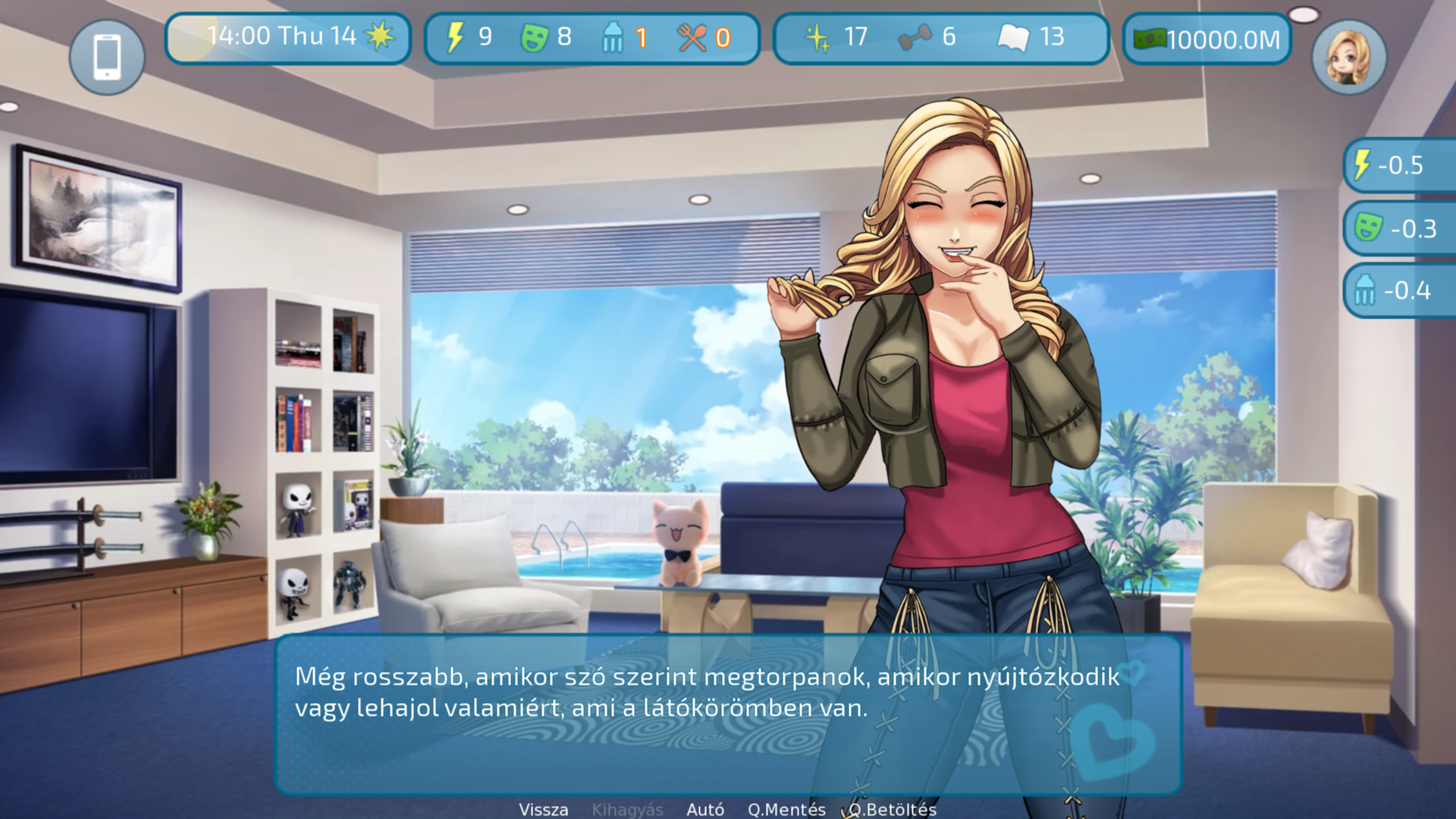Viewport: 1456px width, 819px height.
Task: Go back with Vissza
Action: (x=543, y=809)
